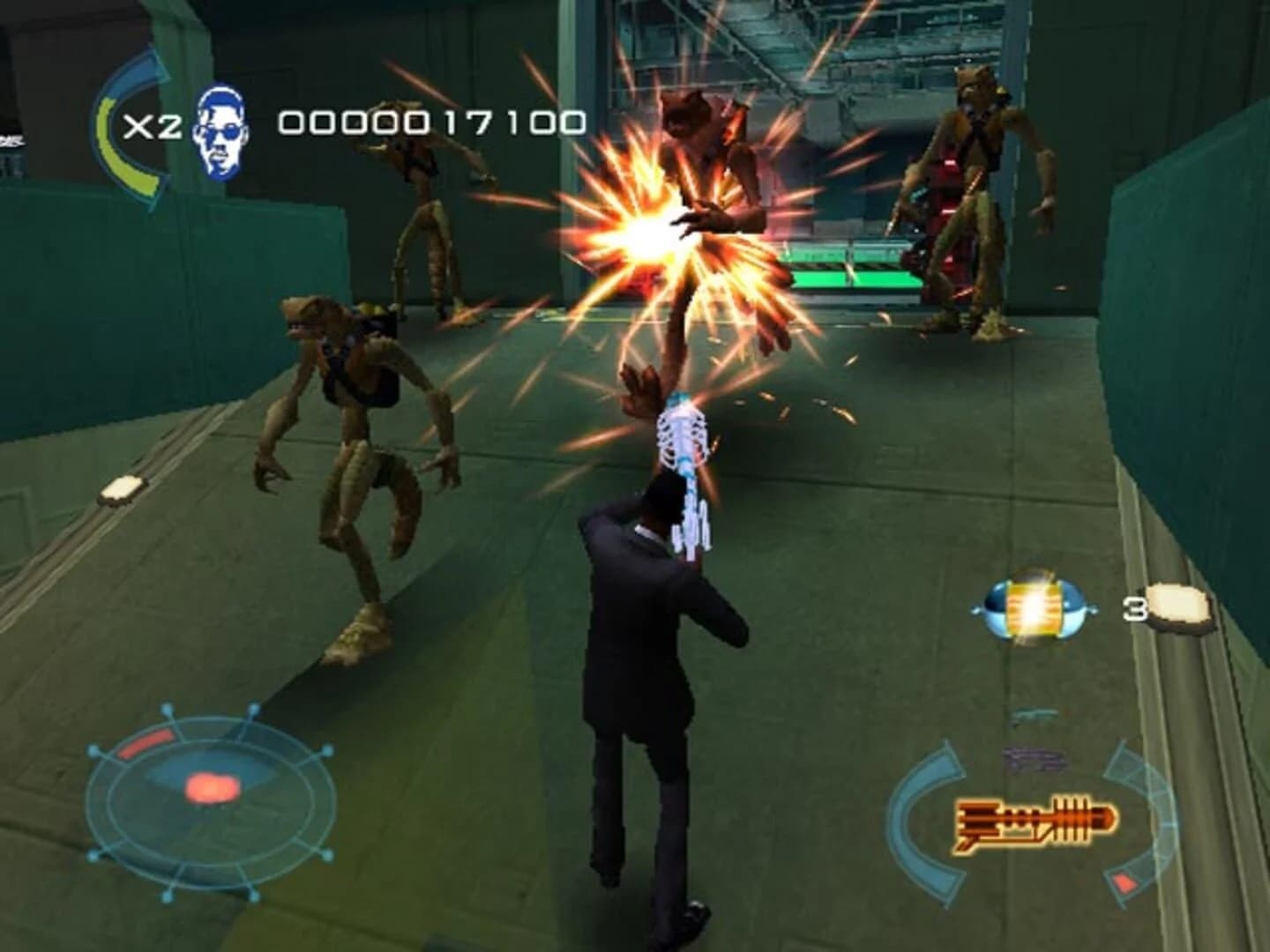Expand the grenade count display
Viewport: 1270px width, 952px height.
1135,608
